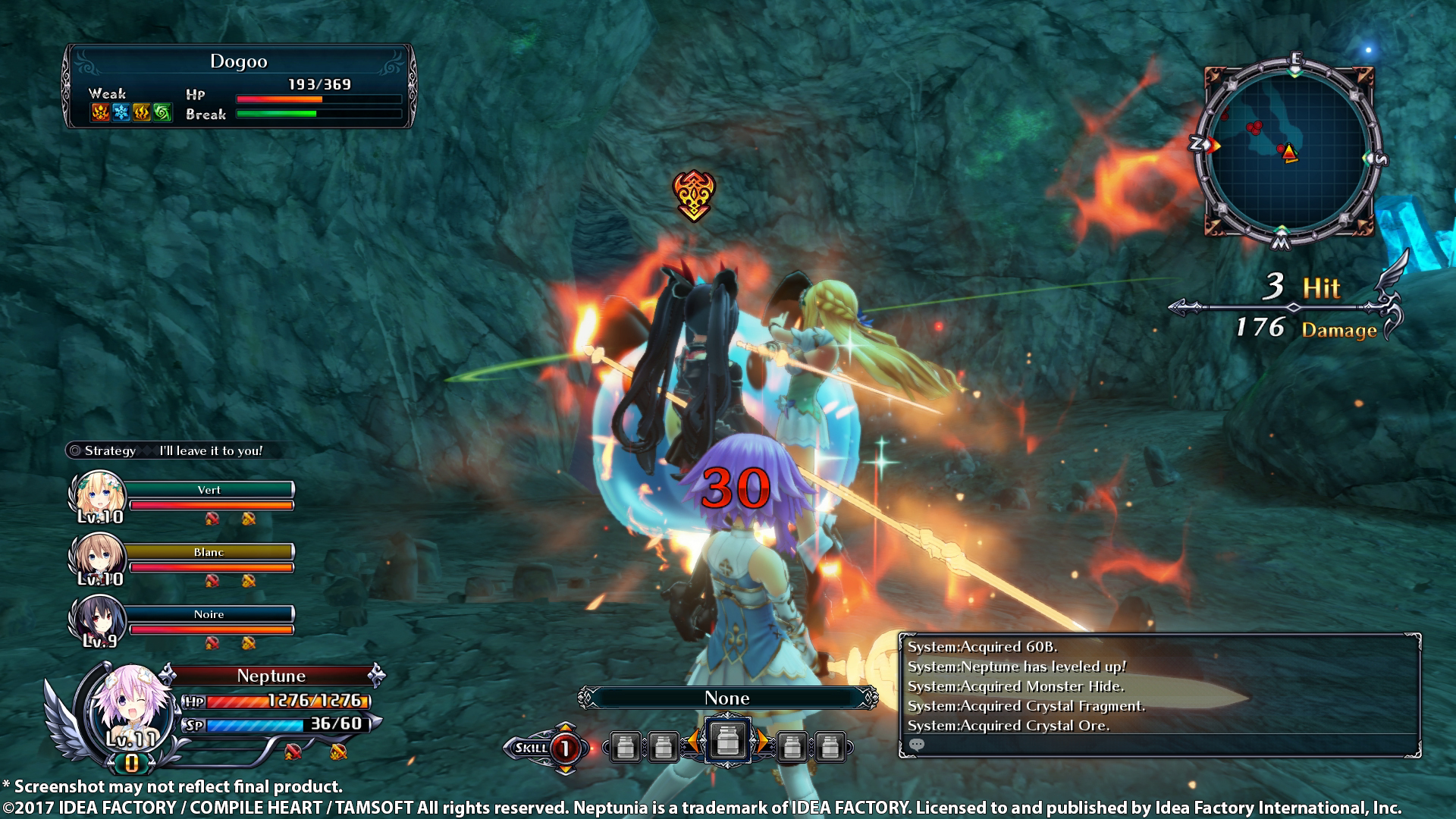Viewport: 1456px width, 819px height.
Task: Select the wind weakness icon beside lightning
Action: coord(162,113)
